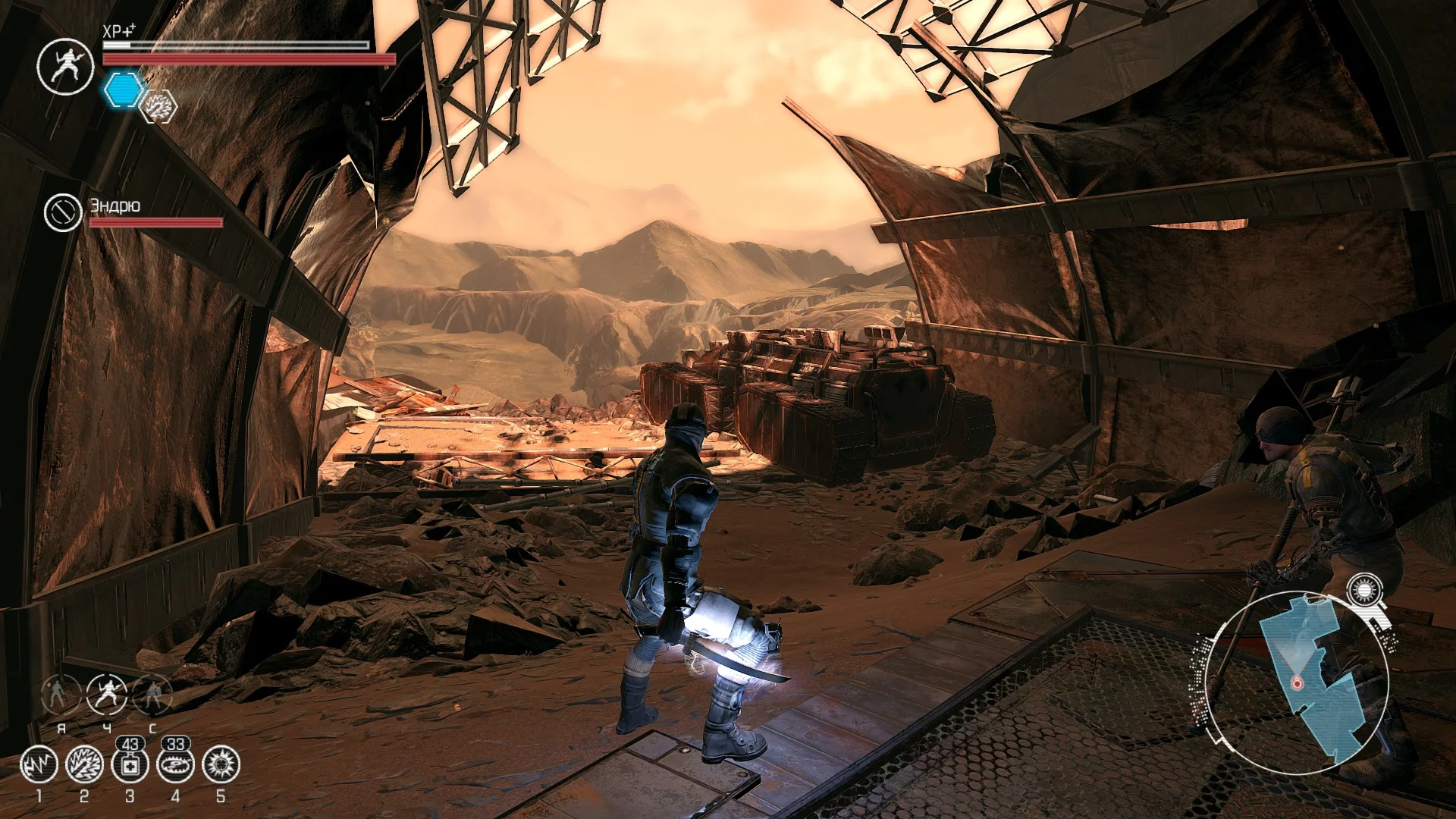The height and width of the screenshot is (819, 1456).
Task: Select the dual-wield combat stance icon
Action: point(107,694)
